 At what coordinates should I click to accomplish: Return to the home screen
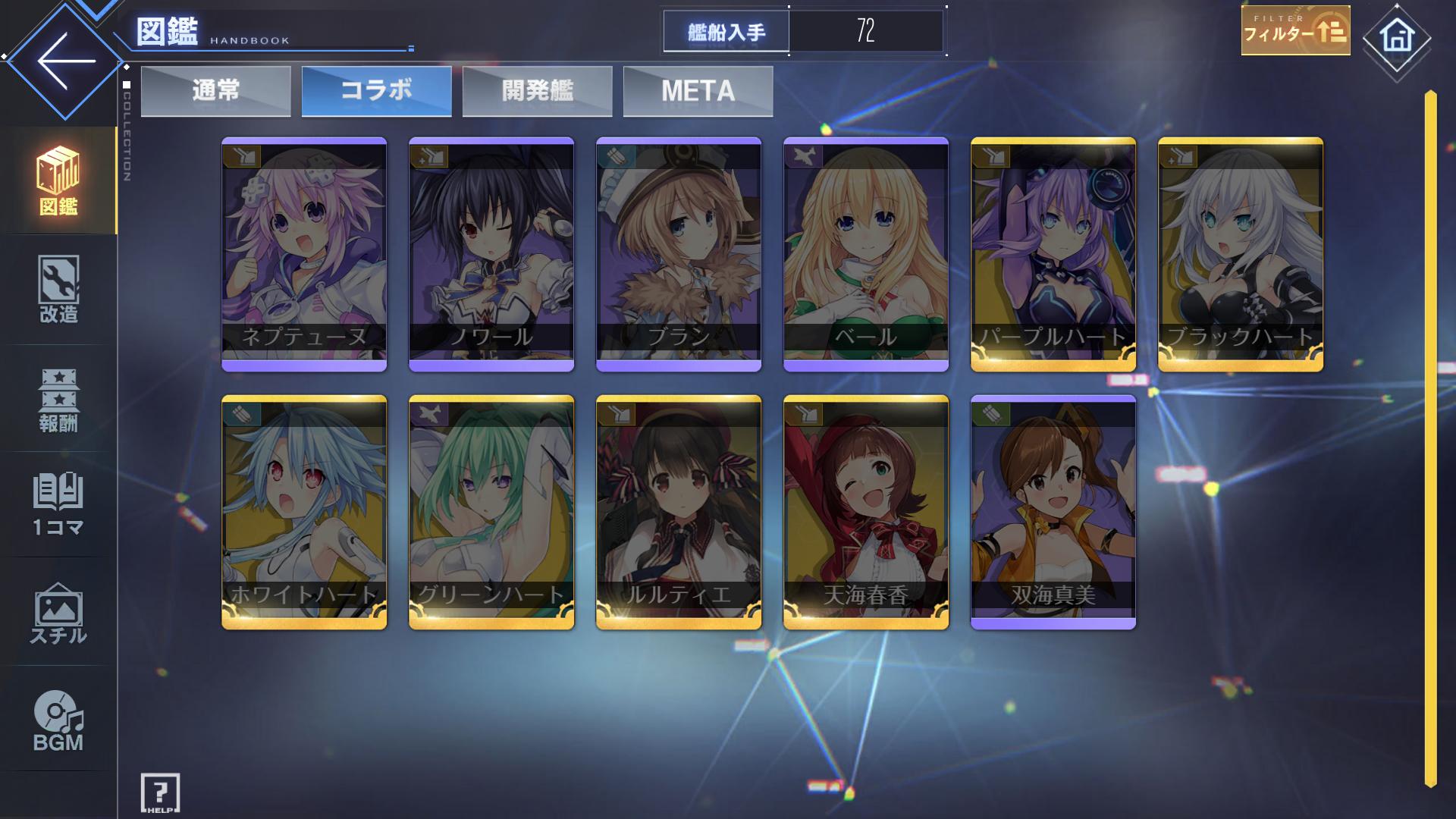point(1397,38)
